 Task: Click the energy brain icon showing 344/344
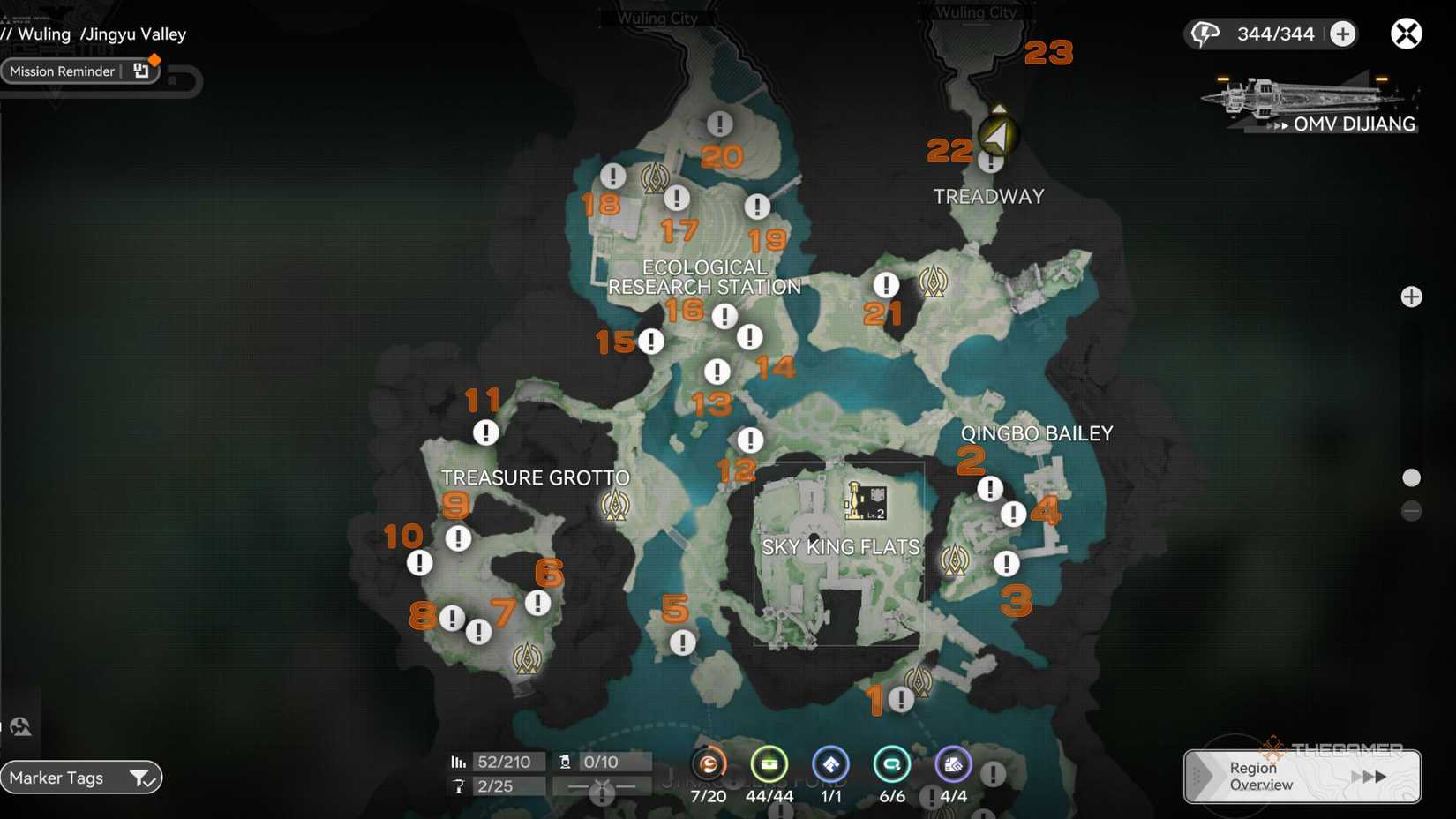(x=1206, y=33)
